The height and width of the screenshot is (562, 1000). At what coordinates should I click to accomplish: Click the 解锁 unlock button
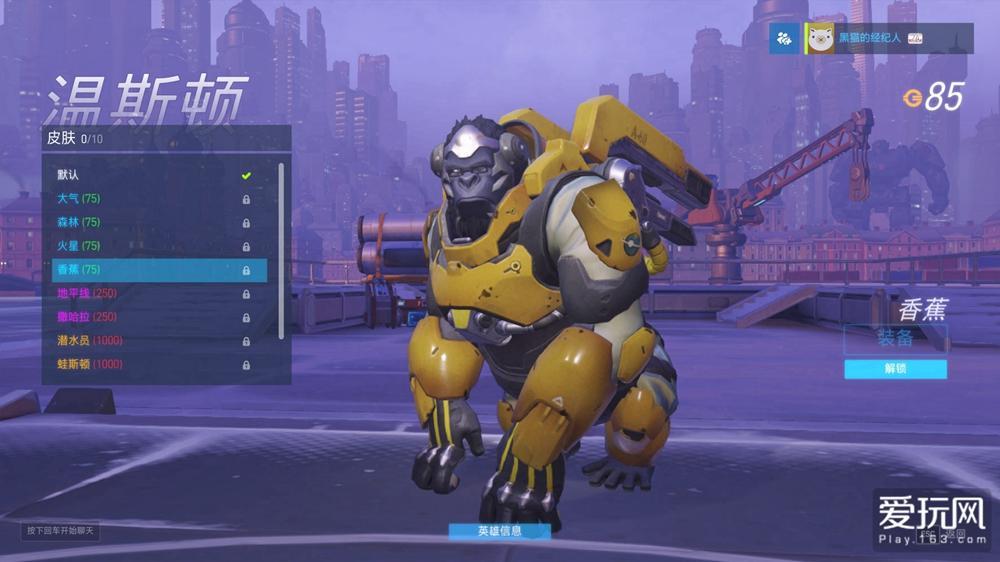point(895,369)
